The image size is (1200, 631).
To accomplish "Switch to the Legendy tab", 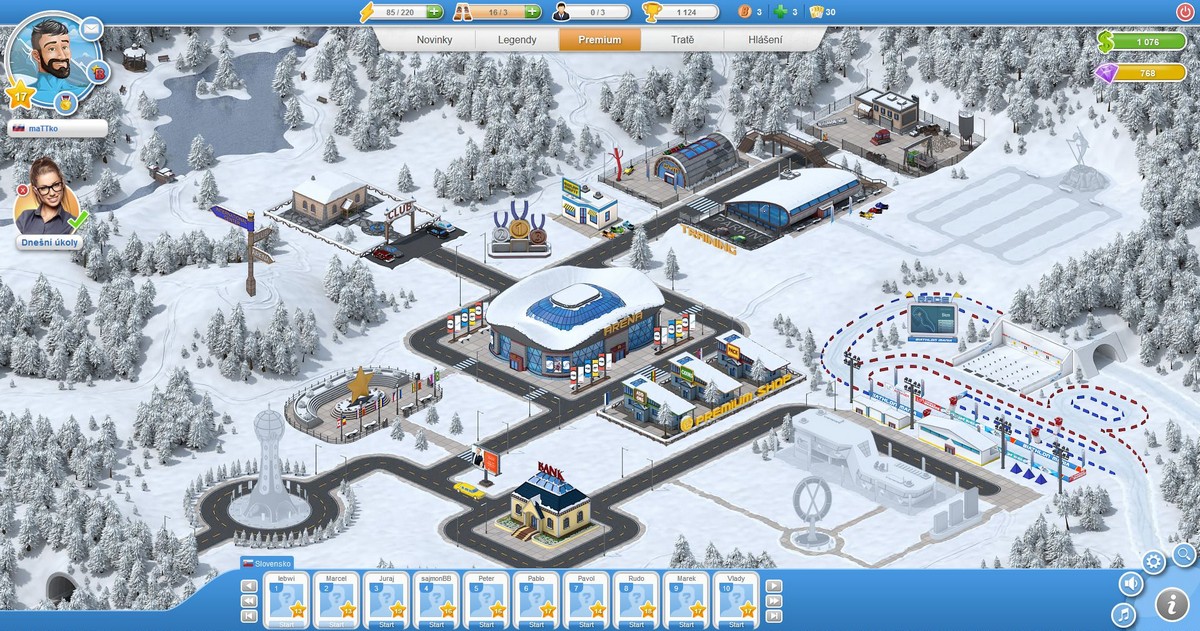I will tap(518, 40).
